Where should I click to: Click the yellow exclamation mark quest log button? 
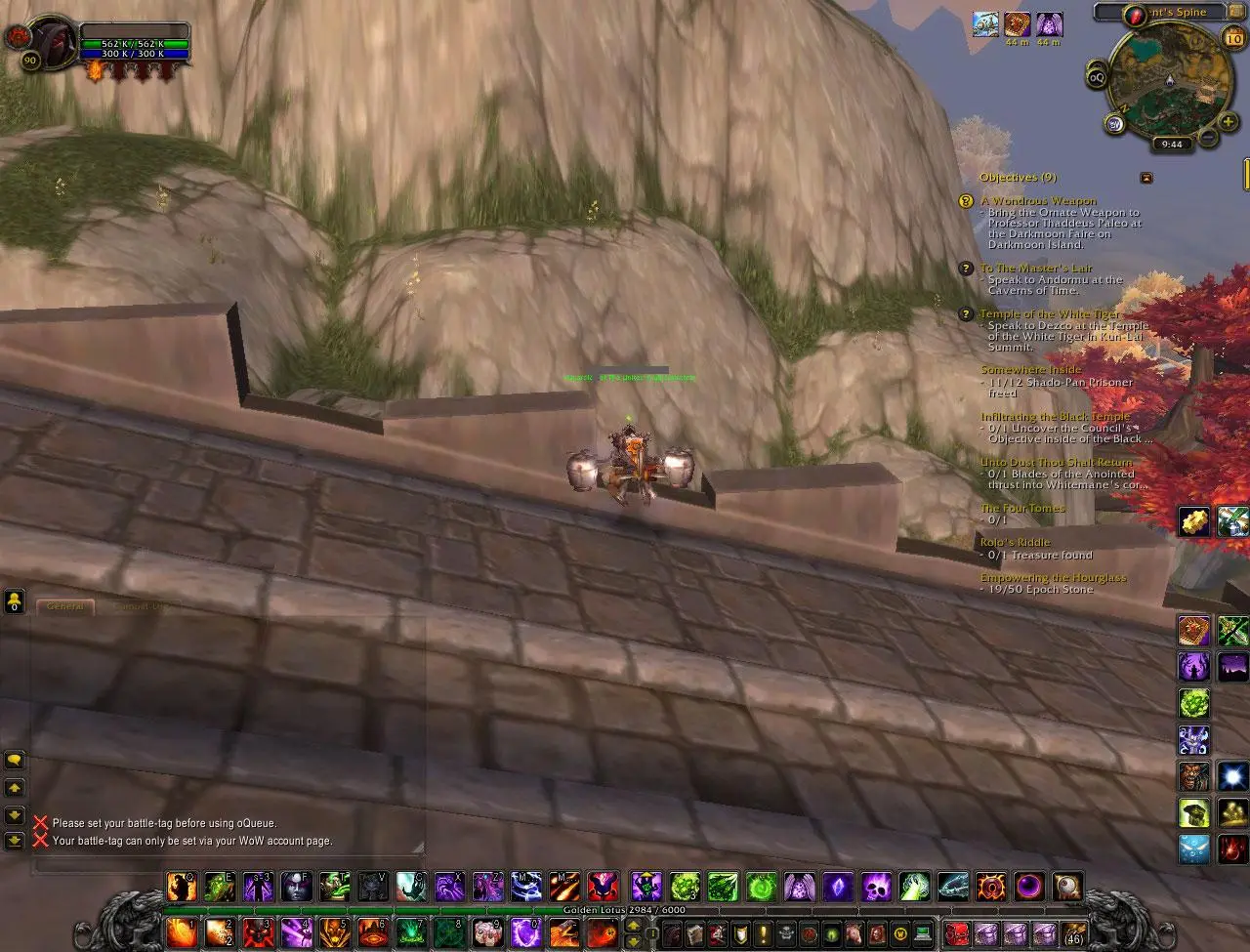tap(762, 932)
